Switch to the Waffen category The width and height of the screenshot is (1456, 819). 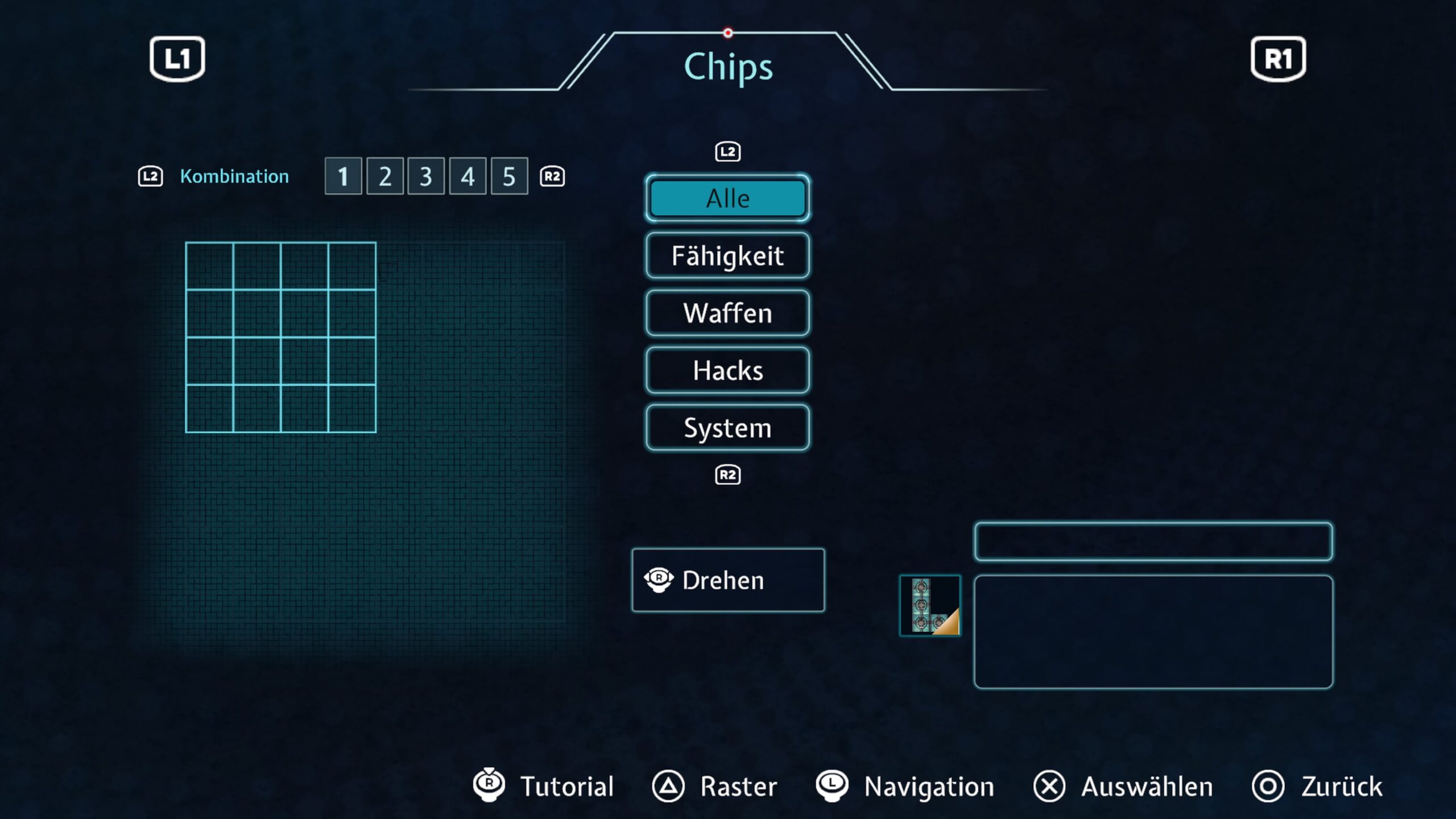(727, 313)
